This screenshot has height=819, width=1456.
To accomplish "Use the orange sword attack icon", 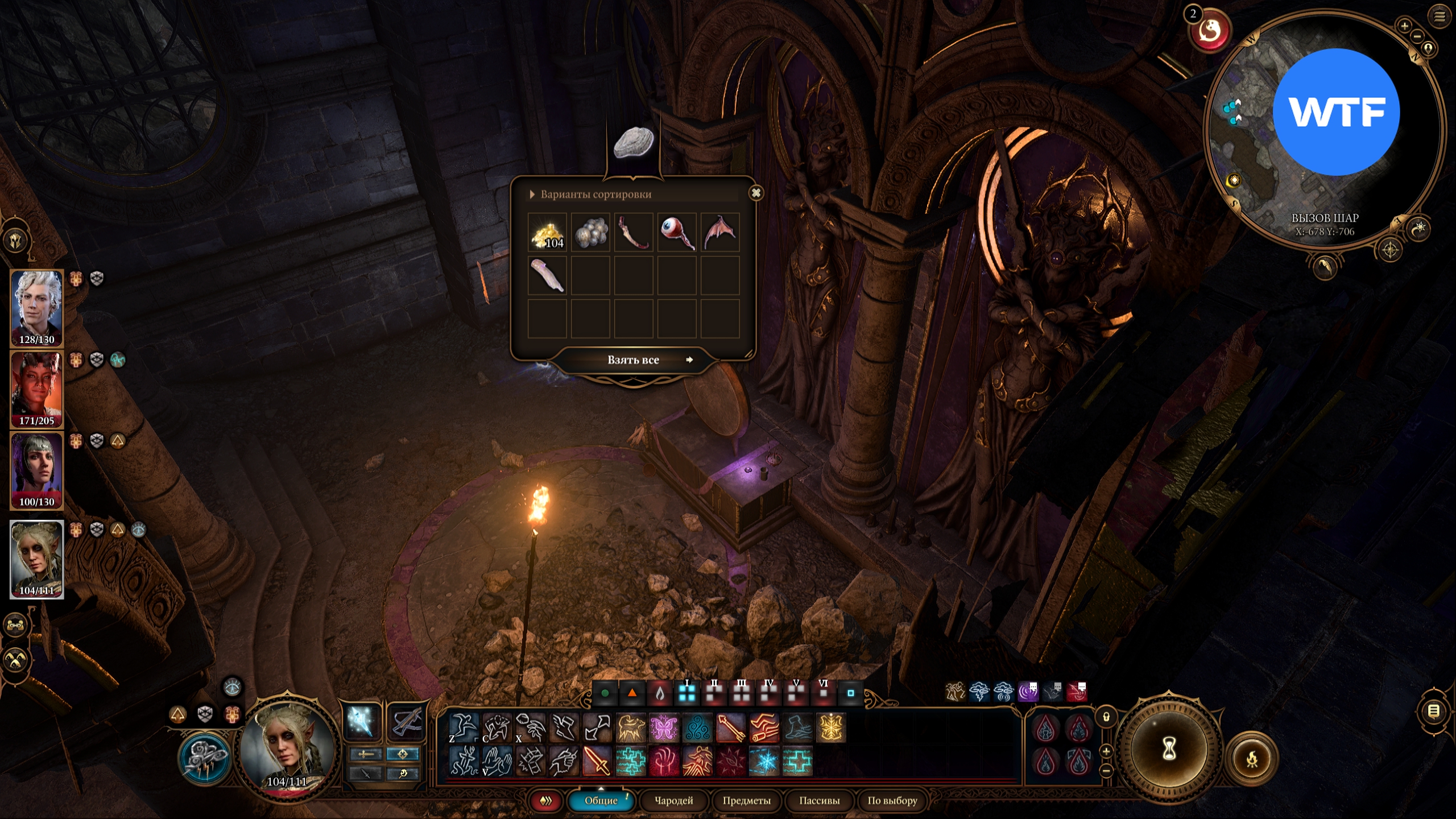I will (597, 761).
